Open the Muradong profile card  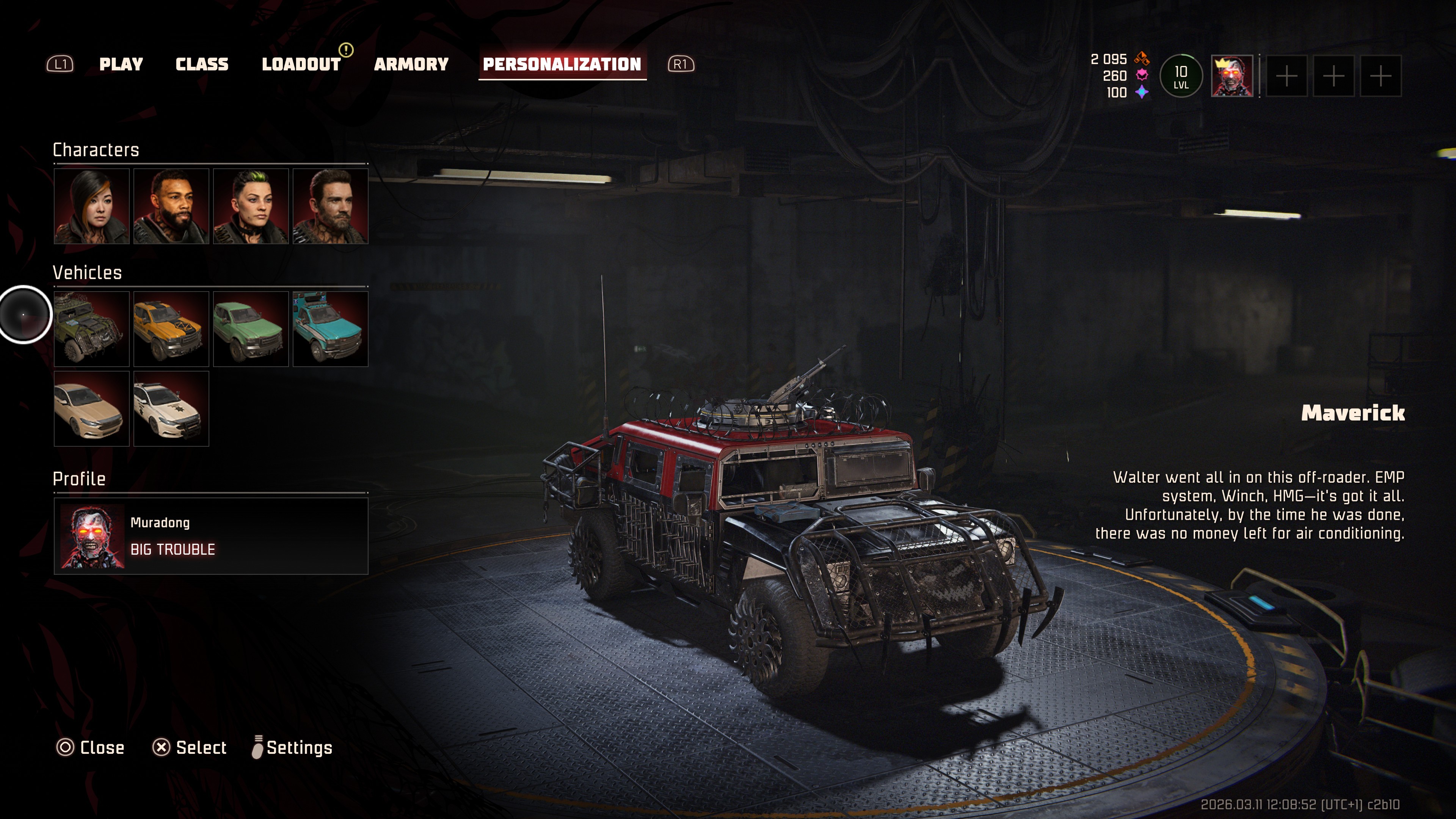211,536
